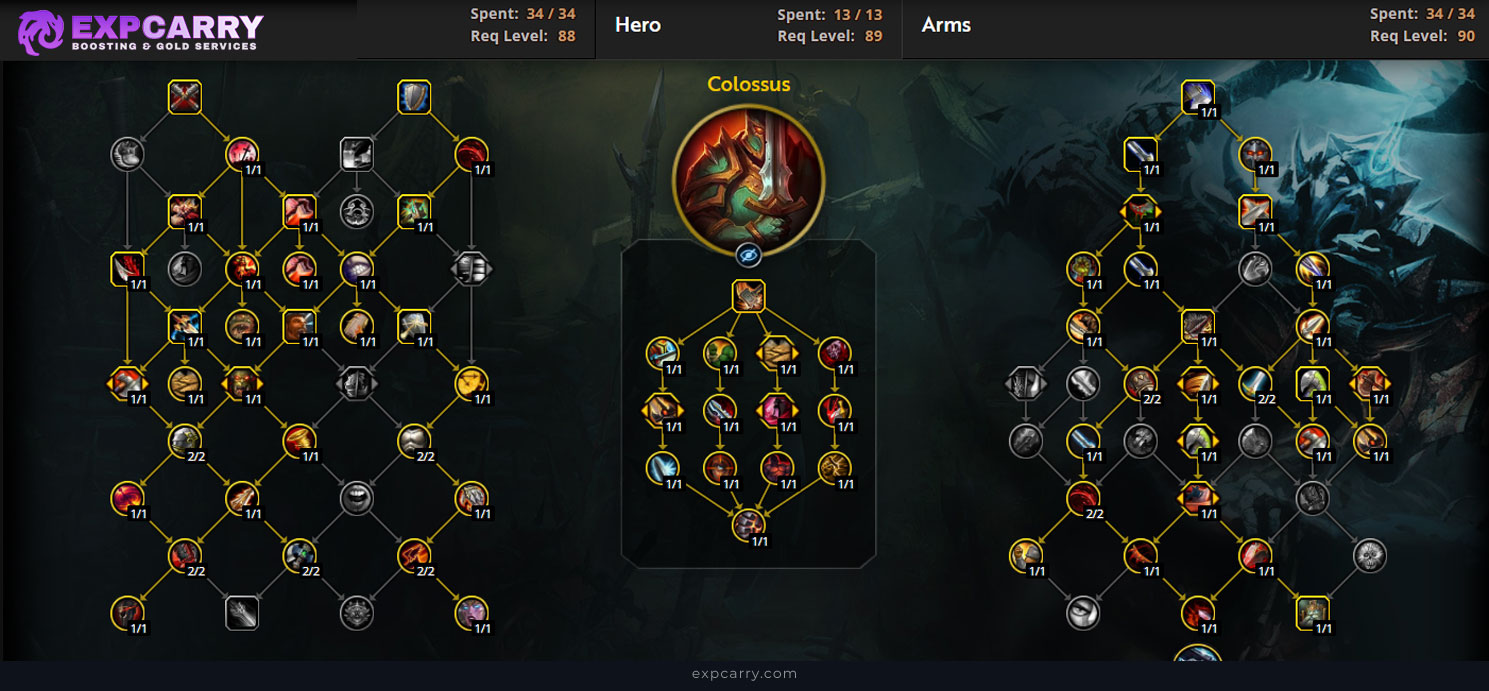Choose the final Colossus capstone talent node
This screenshot has width=1489, height=691.
click(x=748, y=524)
